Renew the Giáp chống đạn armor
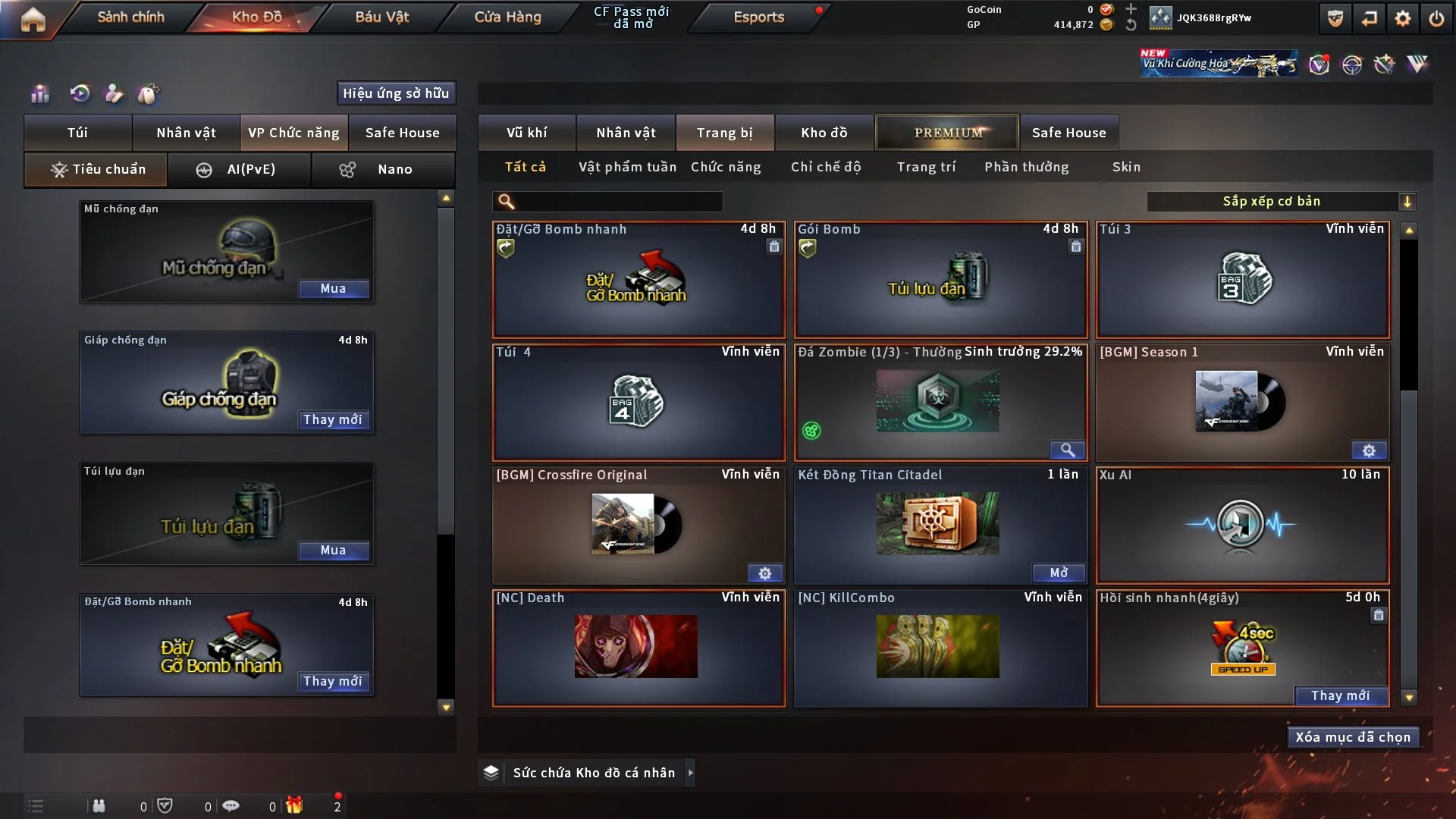 (333, 420)
